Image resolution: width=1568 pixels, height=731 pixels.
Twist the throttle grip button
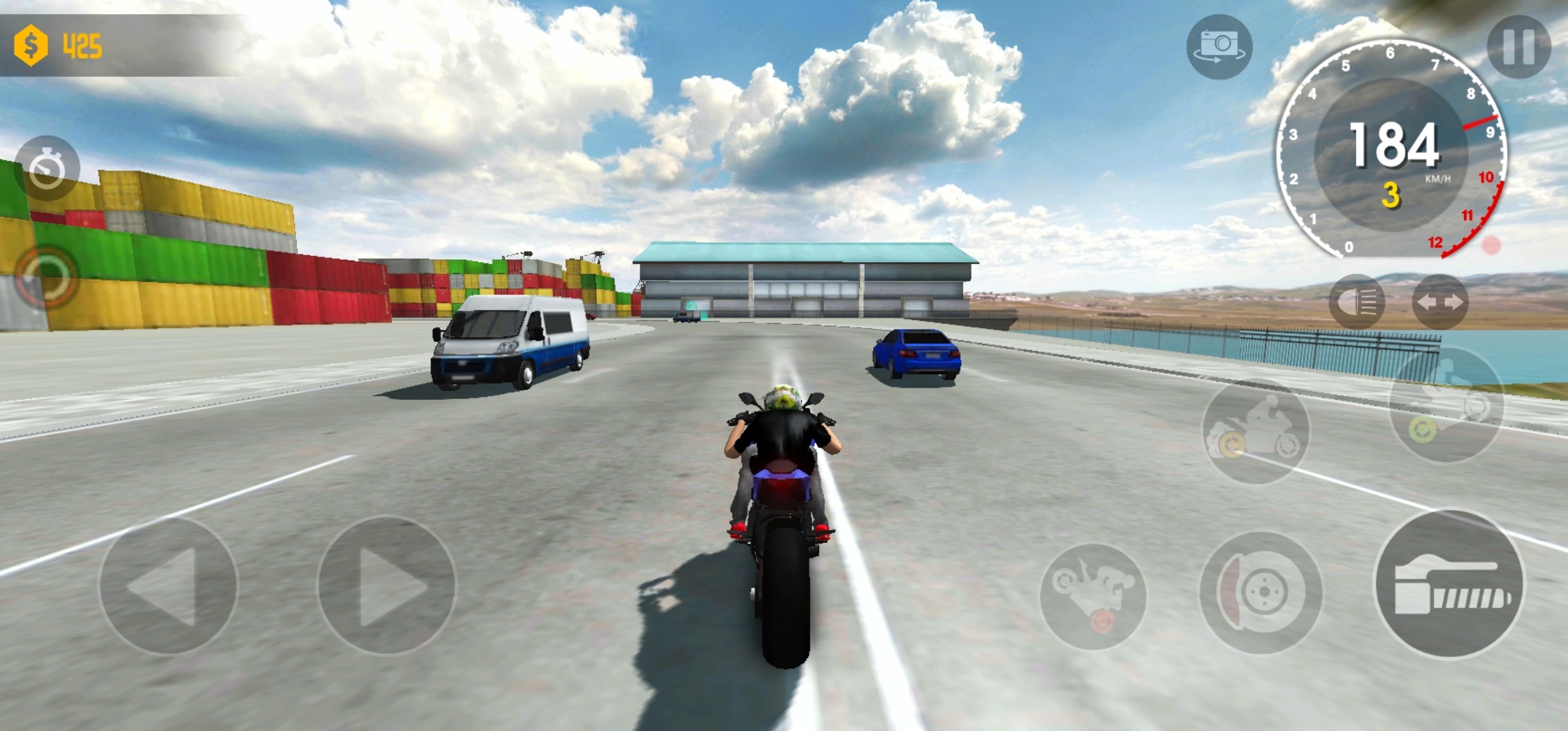click(x=1448, y=584)
